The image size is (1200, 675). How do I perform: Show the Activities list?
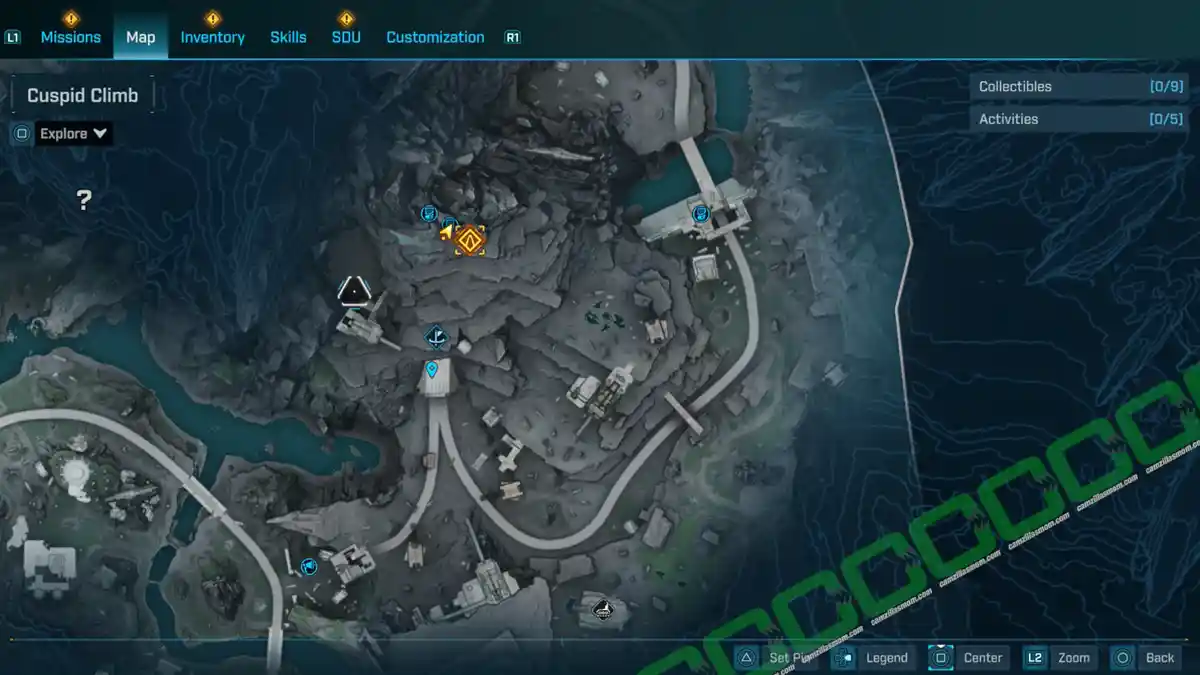1079,119
